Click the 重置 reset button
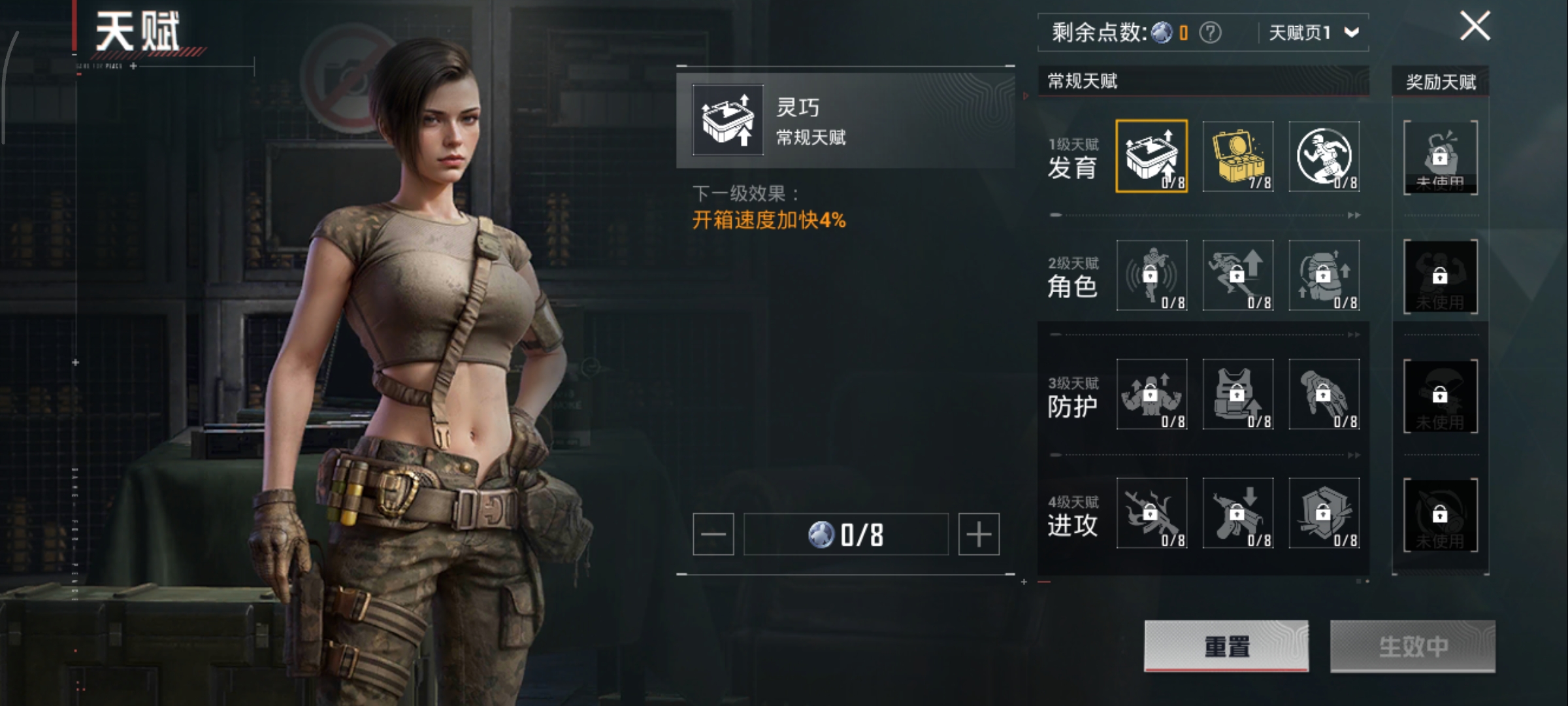The width and height of the screenshot is (1568, 706). click(x=1226, y=646)
